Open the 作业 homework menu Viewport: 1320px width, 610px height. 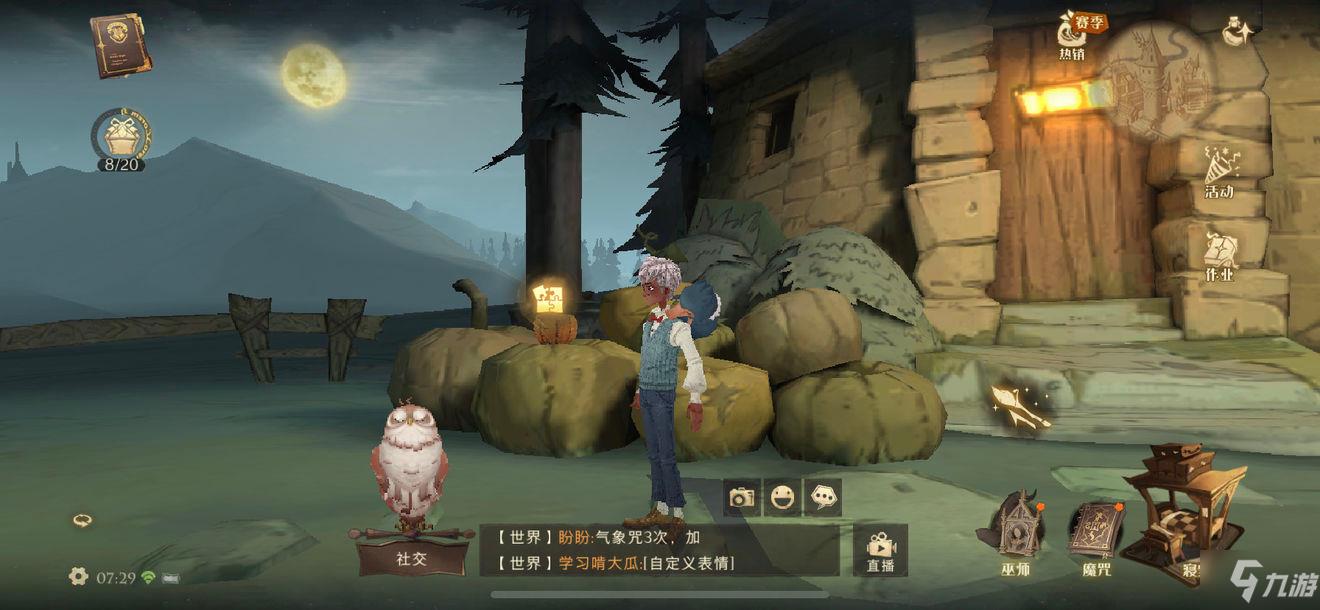coord(1218,254)
